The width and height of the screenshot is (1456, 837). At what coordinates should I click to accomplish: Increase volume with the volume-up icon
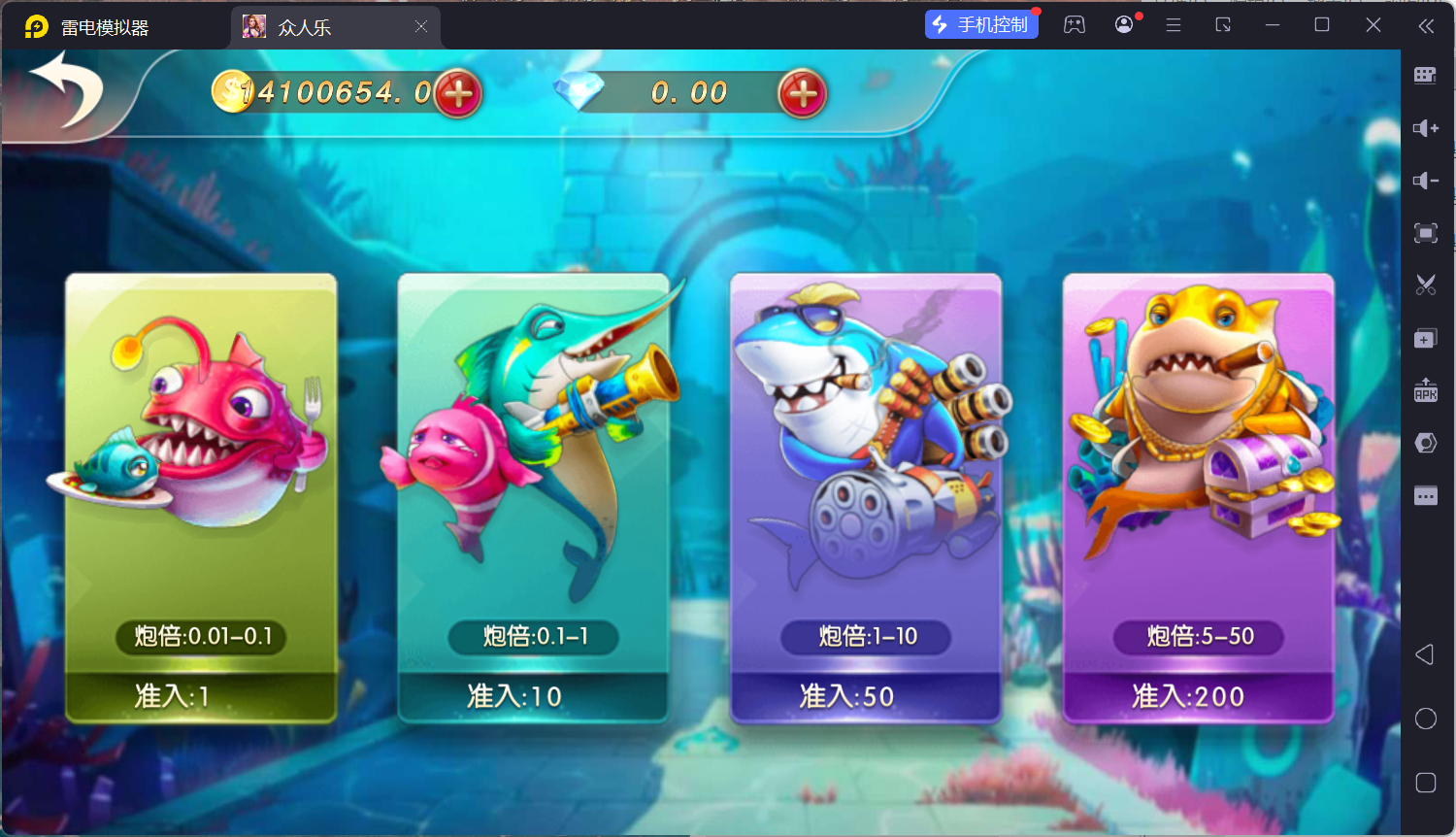coord(1425,127)
